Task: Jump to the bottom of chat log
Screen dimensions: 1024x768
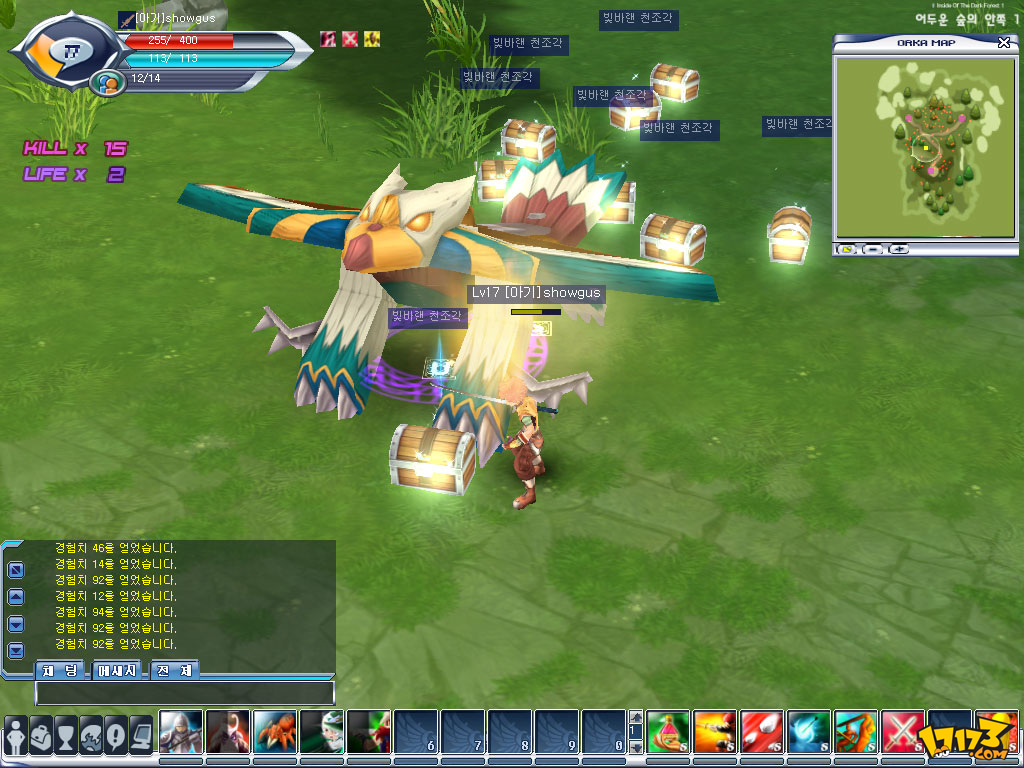Action: (x=16, y=651)
